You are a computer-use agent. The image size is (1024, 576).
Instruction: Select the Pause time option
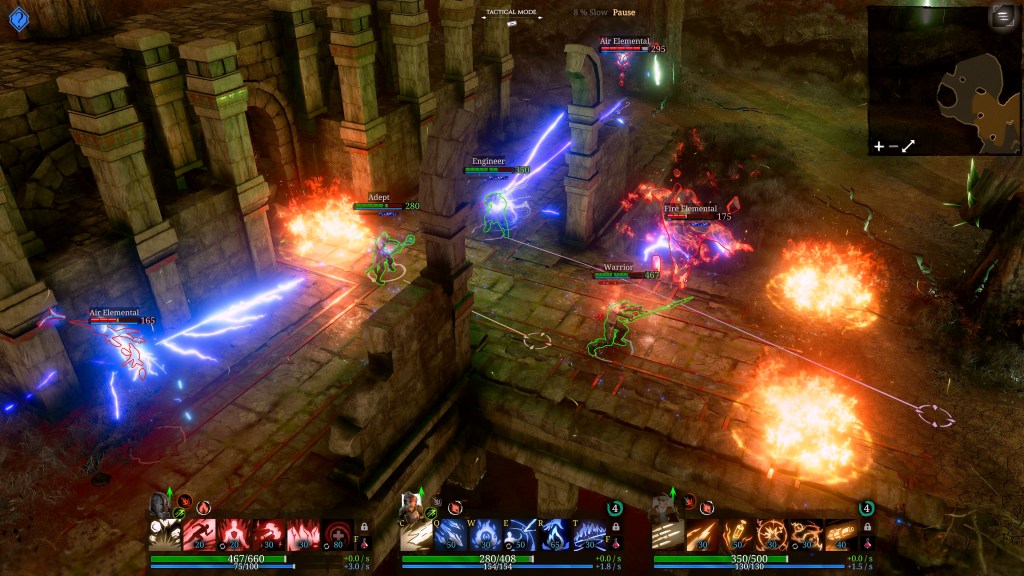click(624, 13)
